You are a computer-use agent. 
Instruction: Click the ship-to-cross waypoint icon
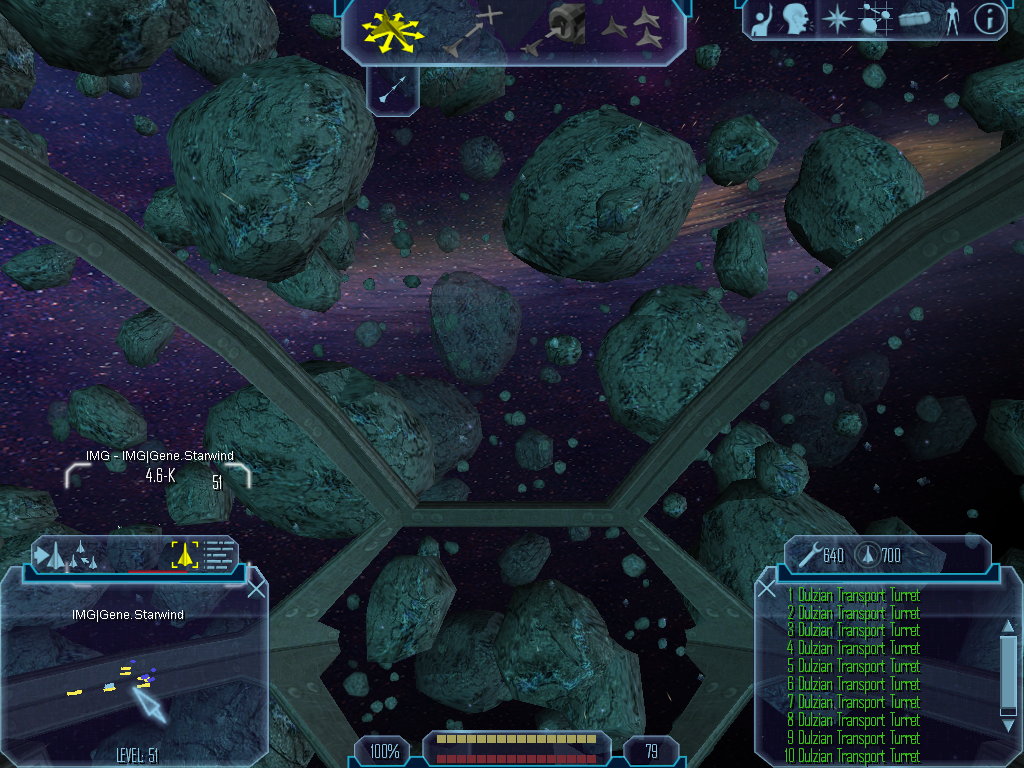[472, 30]
